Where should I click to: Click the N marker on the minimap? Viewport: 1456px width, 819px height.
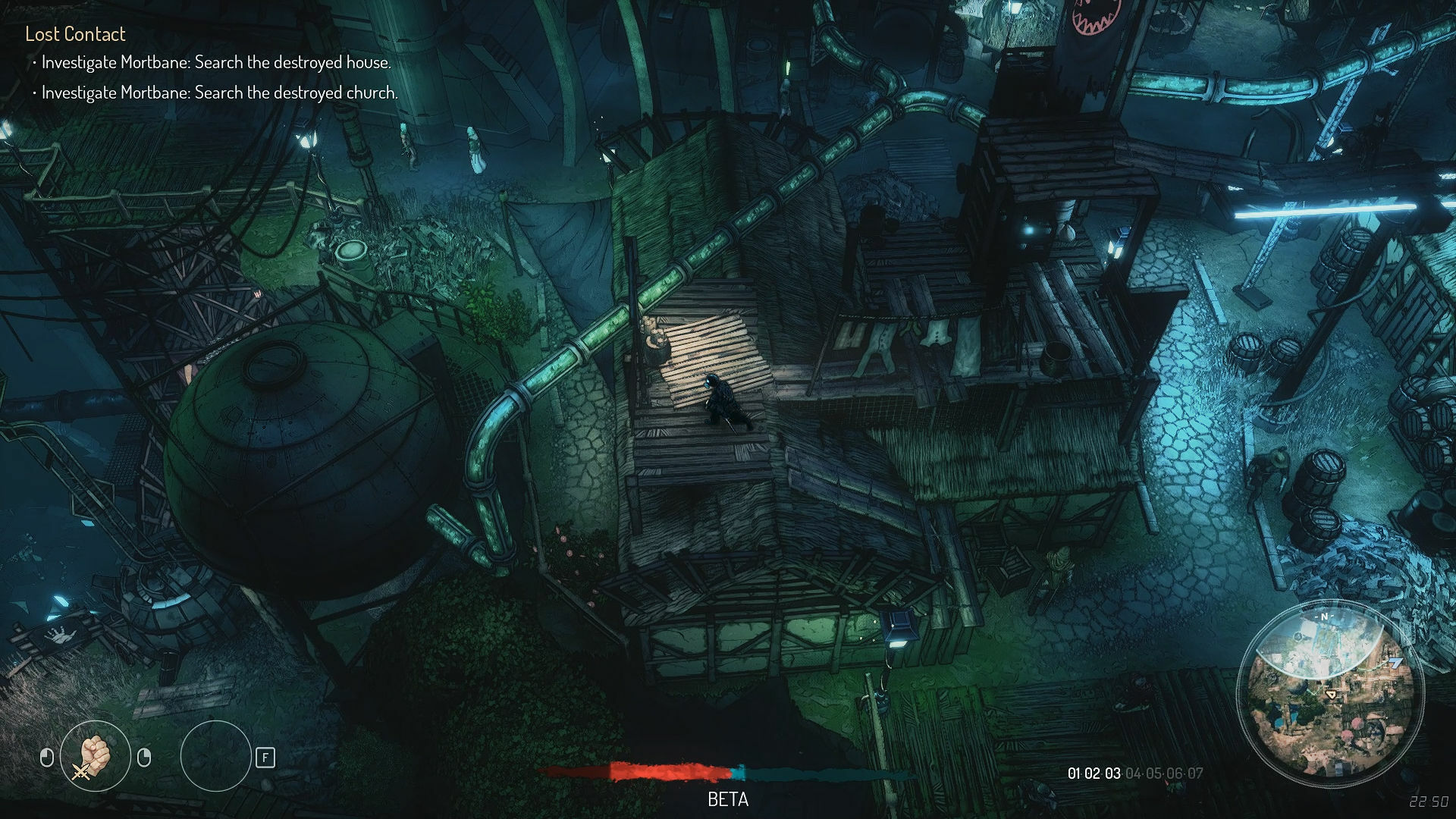click(1325, 616)
